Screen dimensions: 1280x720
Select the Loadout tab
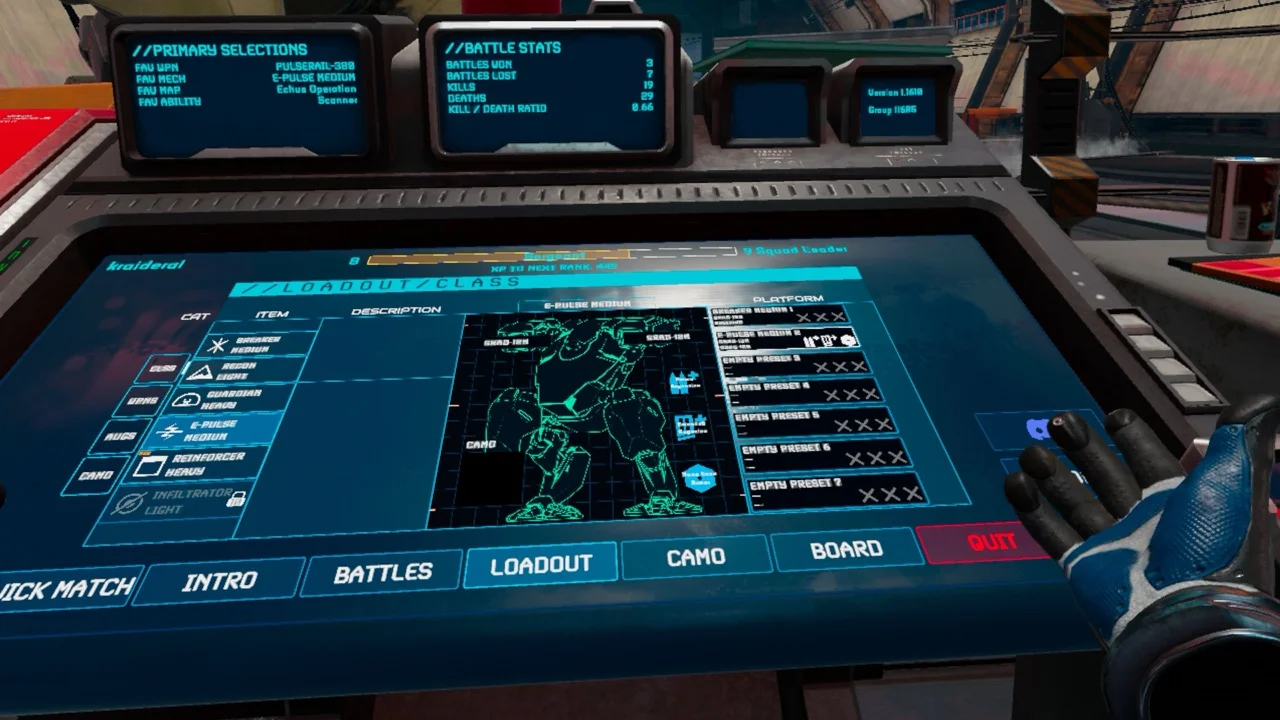tap(541, 565)
